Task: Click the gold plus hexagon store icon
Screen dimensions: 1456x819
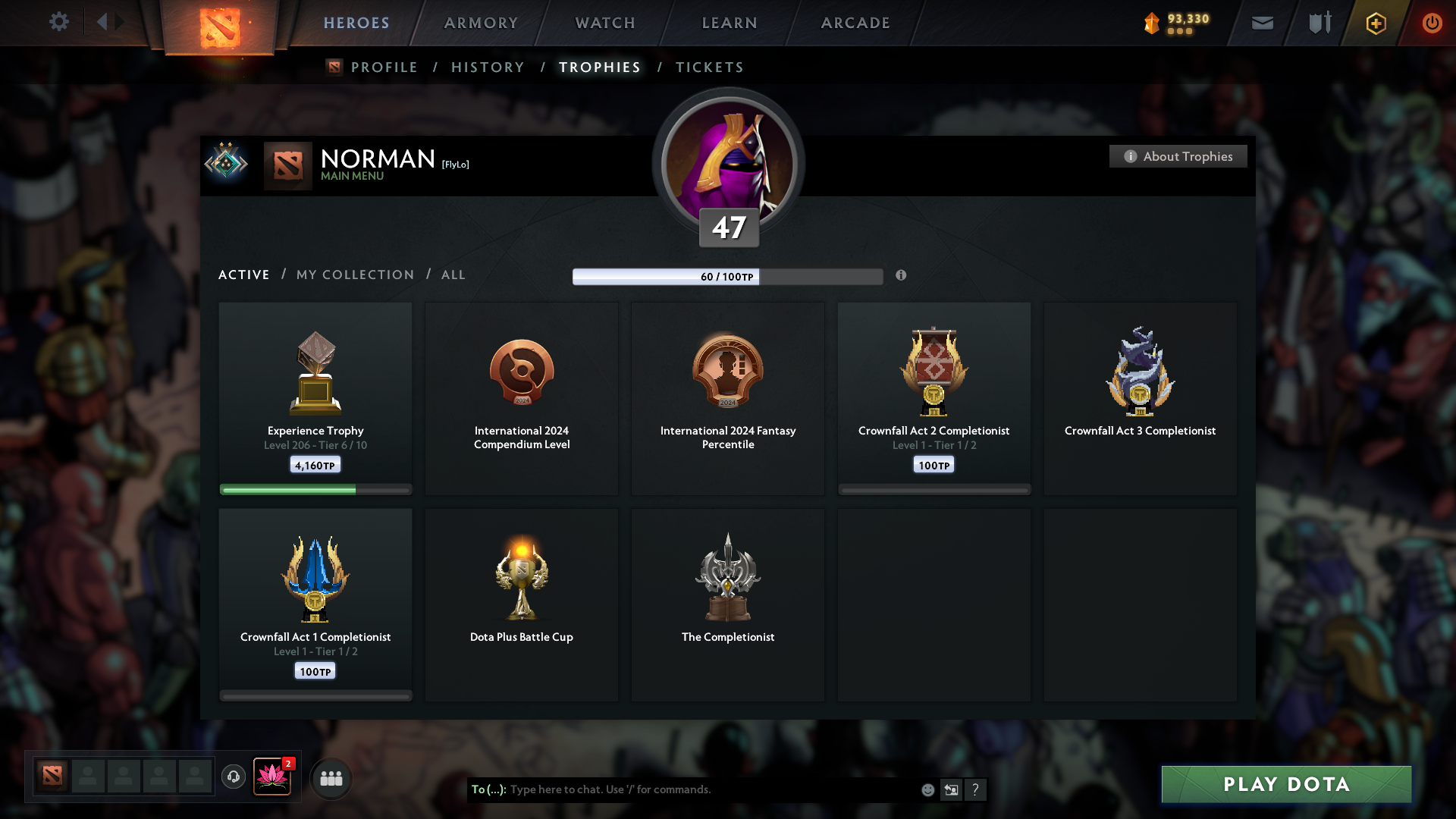Action: pyautogui.click(x=1375, y=23)
